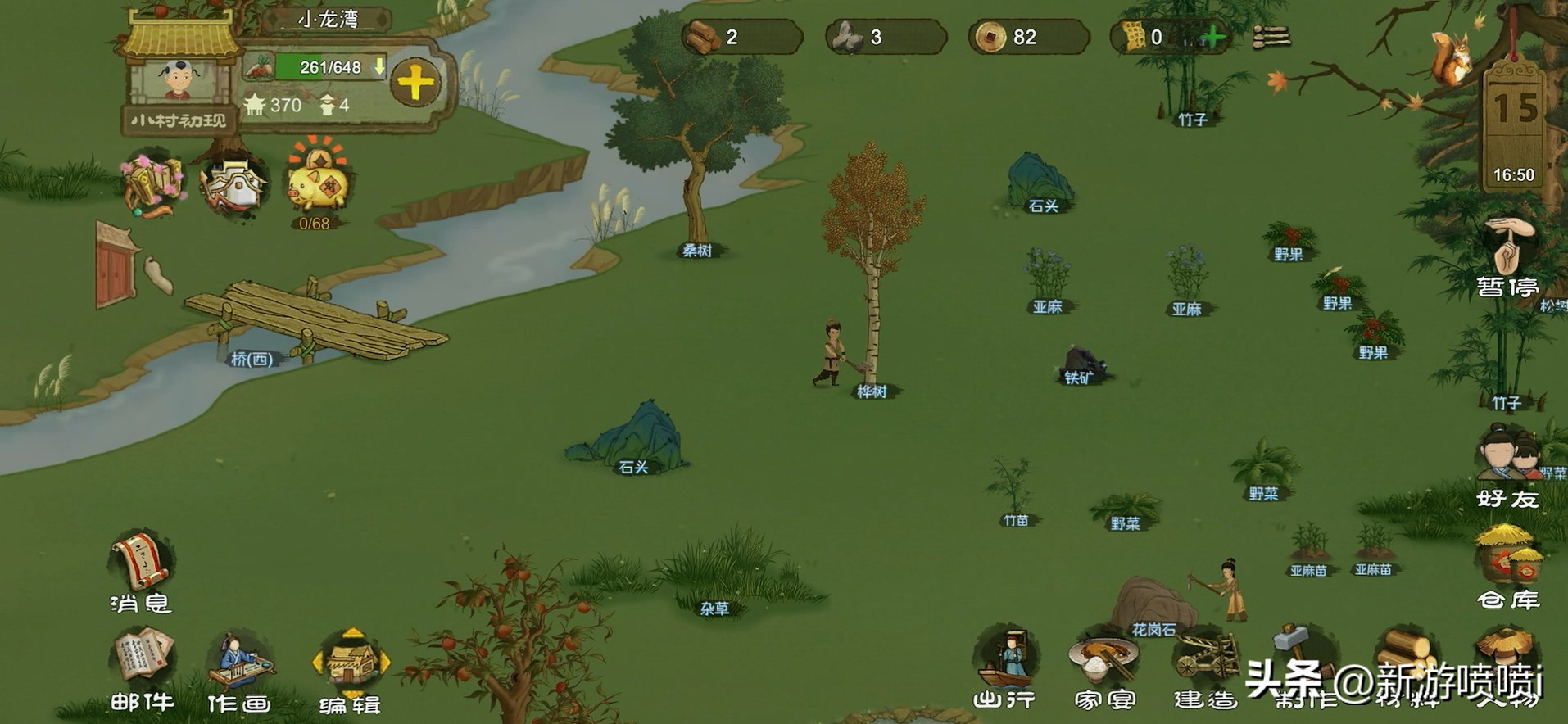The height and width of the screenshot is (724, 1568).
Task: Open the player avatar profile
Action: pos(179,81)
